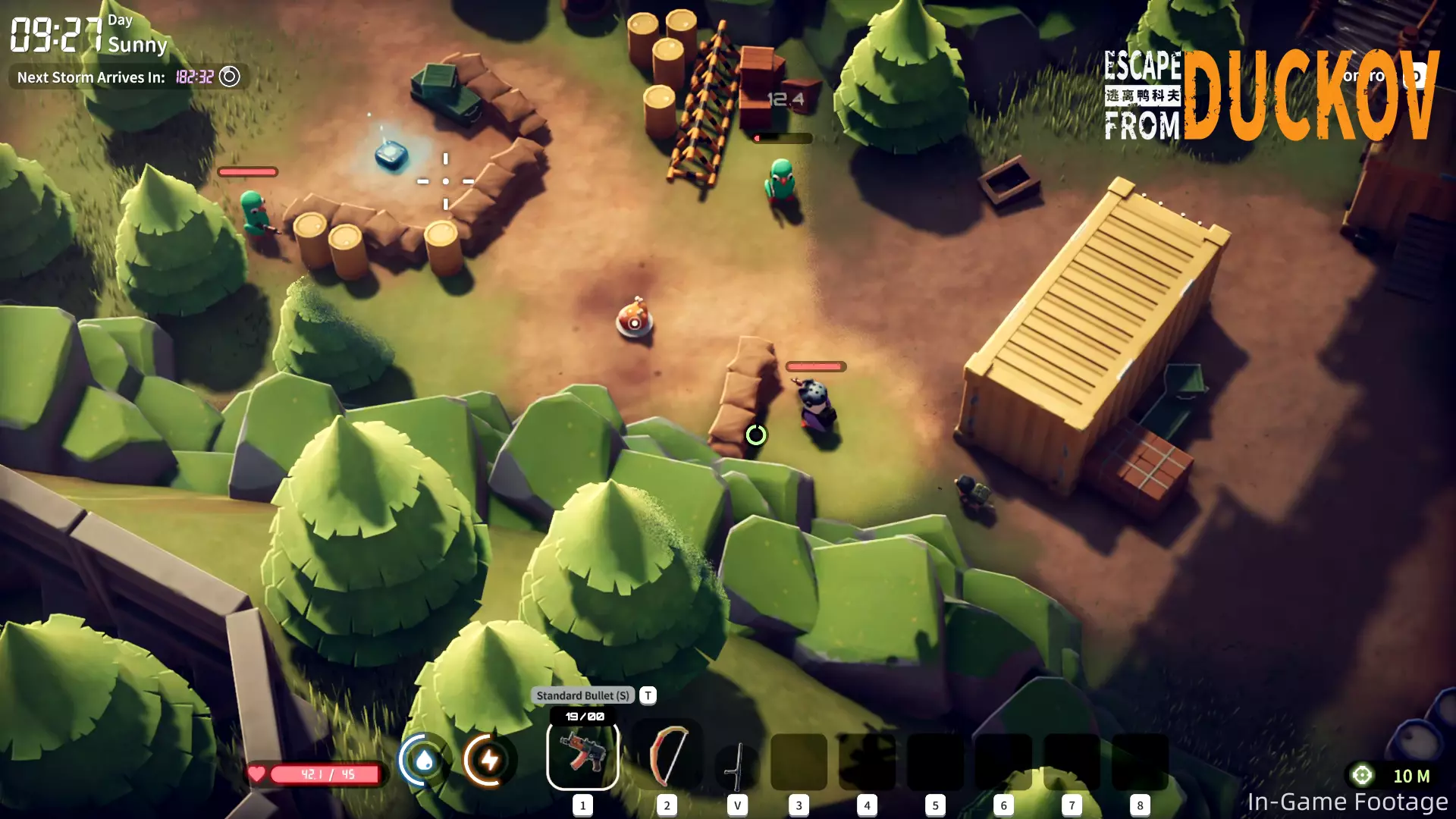This screenshot has height=819, width=1456.
Task: Click the green crosshair range icon
Action: [x=1362, y=775]
